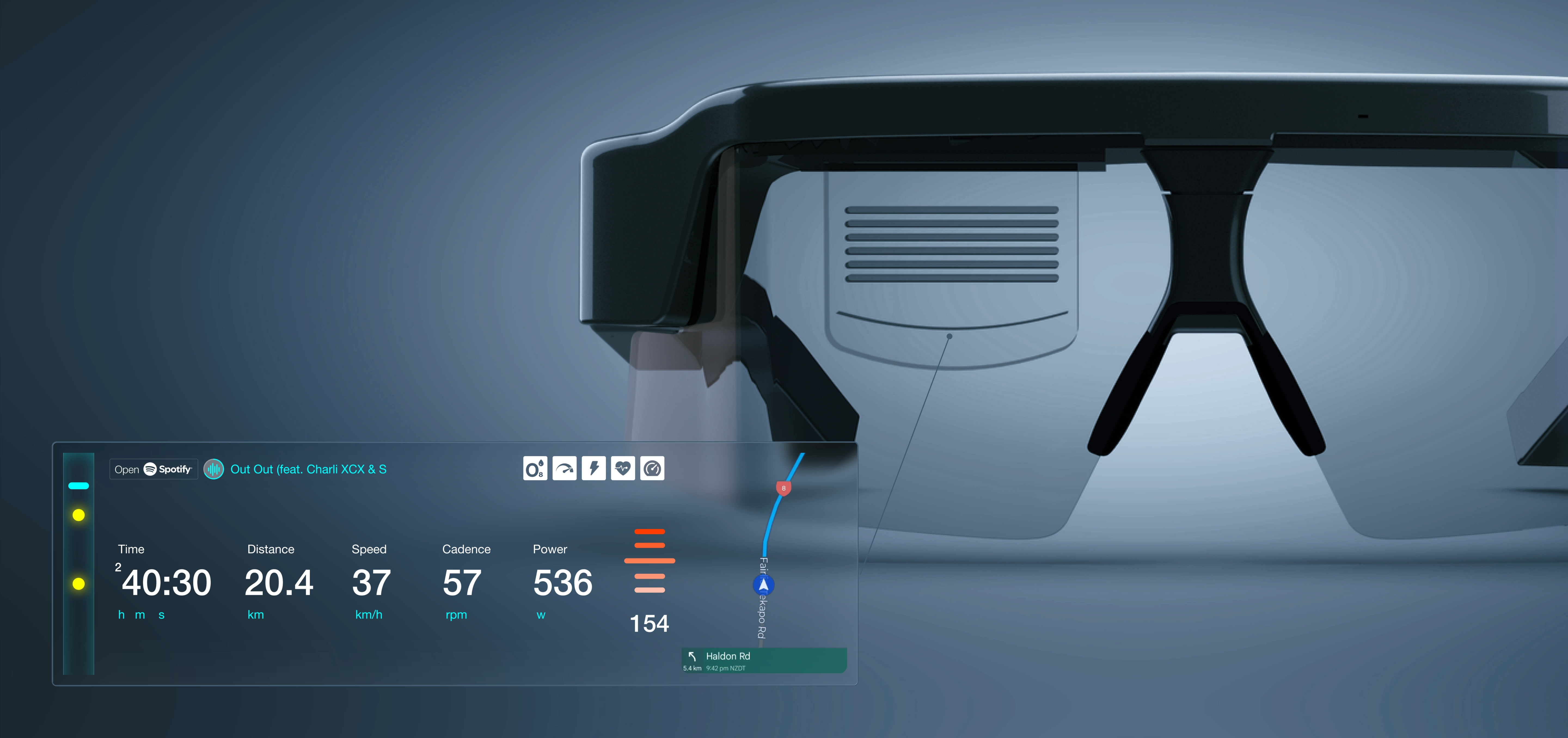Screen dimensions: 1568x738
Task: Click the blue navigation arrow marker
Action: pyautogui.click(x=763, y=585)
